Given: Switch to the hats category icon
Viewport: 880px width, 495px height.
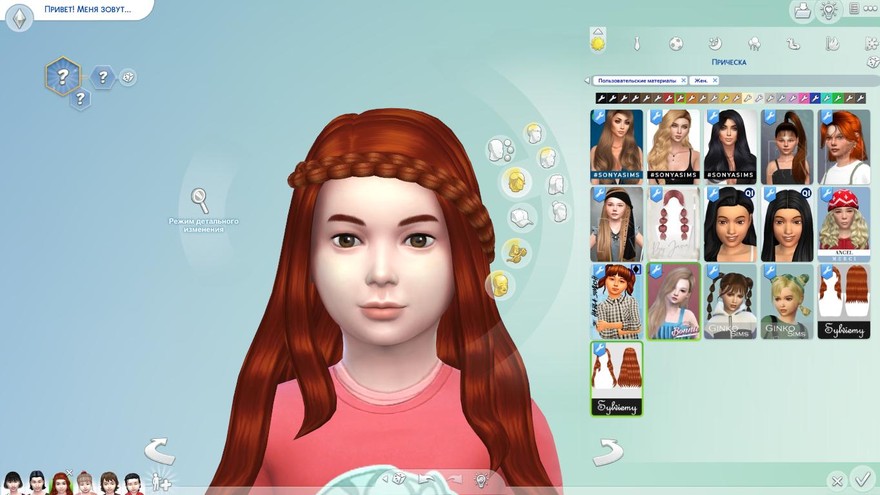Looking at the screenshot, I should (518, 217).
